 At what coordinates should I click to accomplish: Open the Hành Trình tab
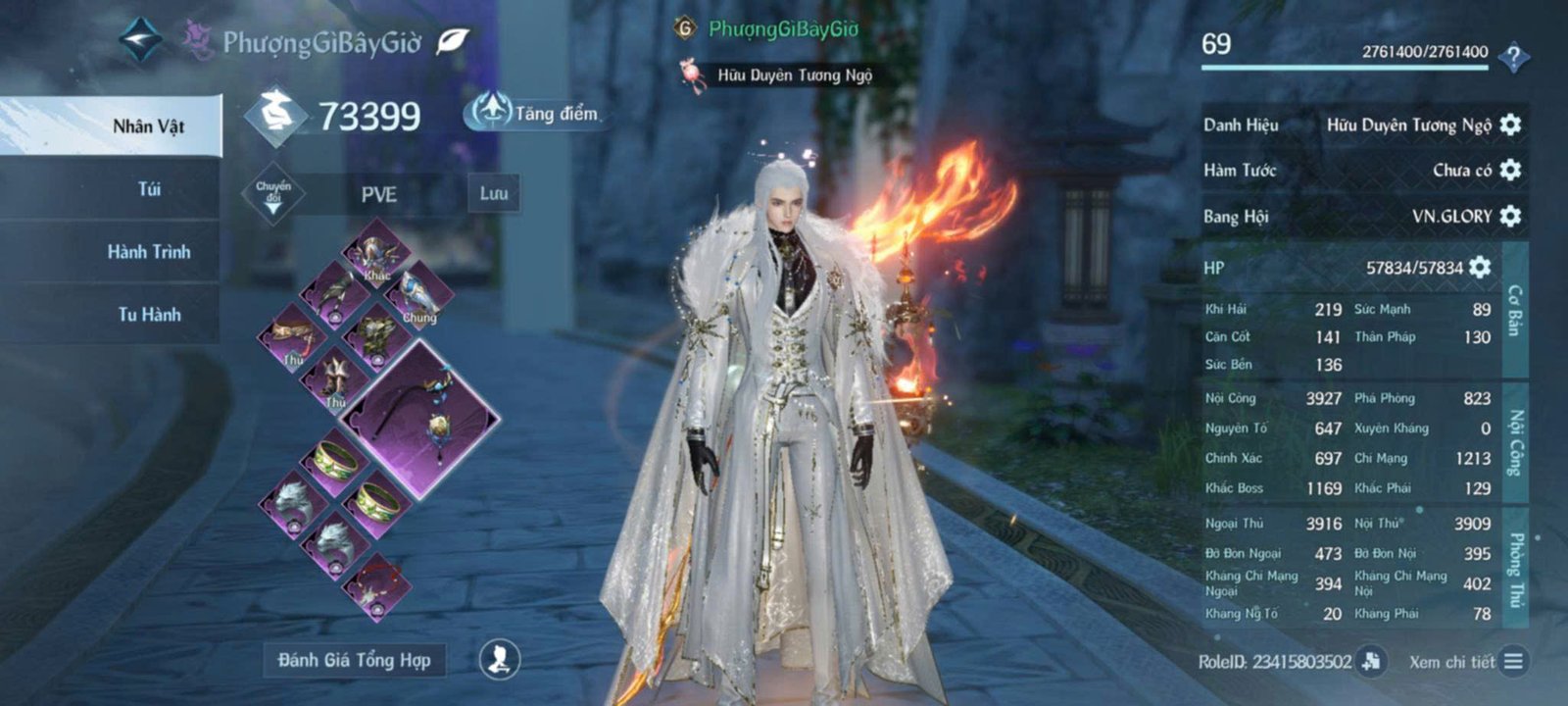click(x=149, y=251)
